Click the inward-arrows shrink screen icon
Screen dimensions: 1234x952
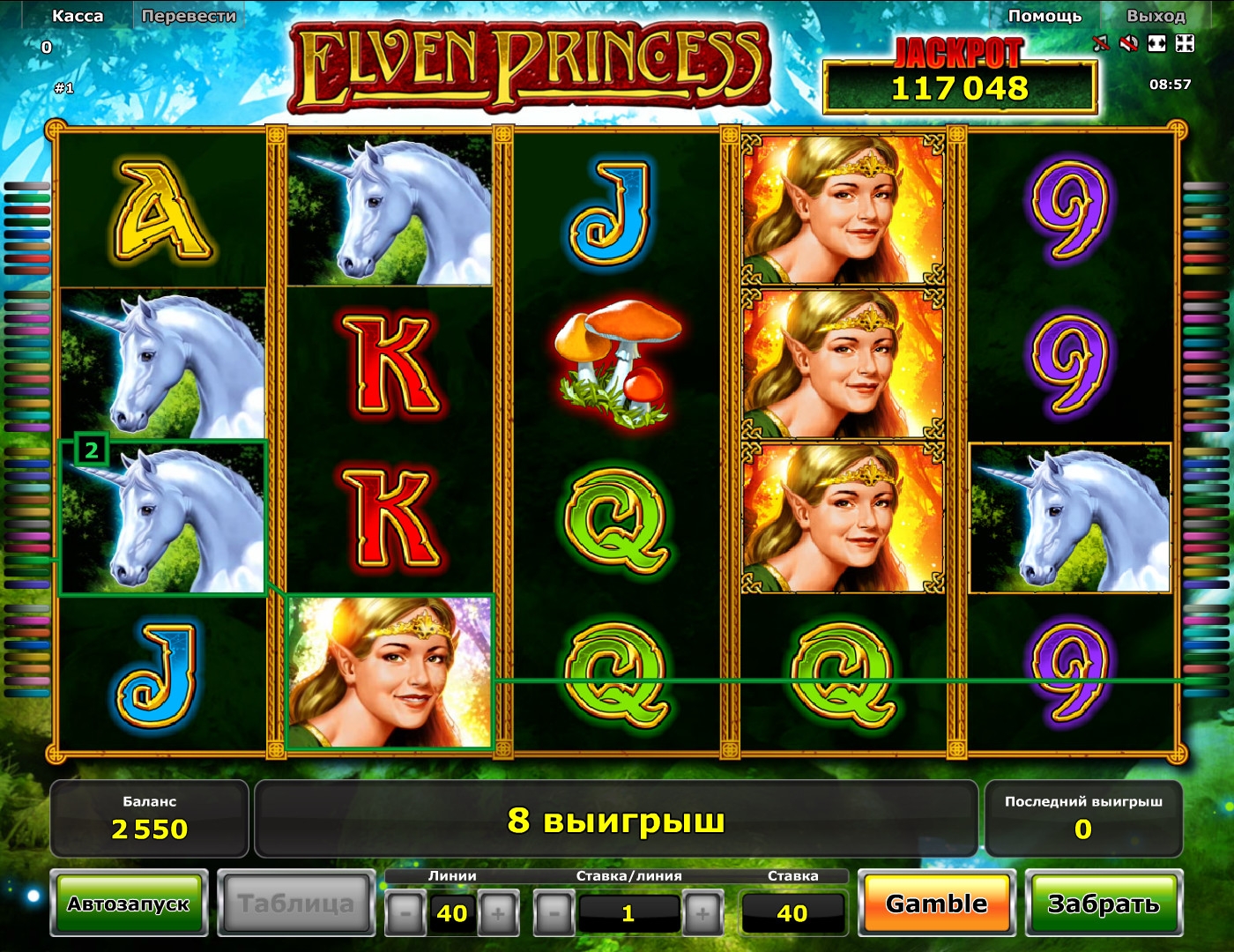click(1185, 43)
